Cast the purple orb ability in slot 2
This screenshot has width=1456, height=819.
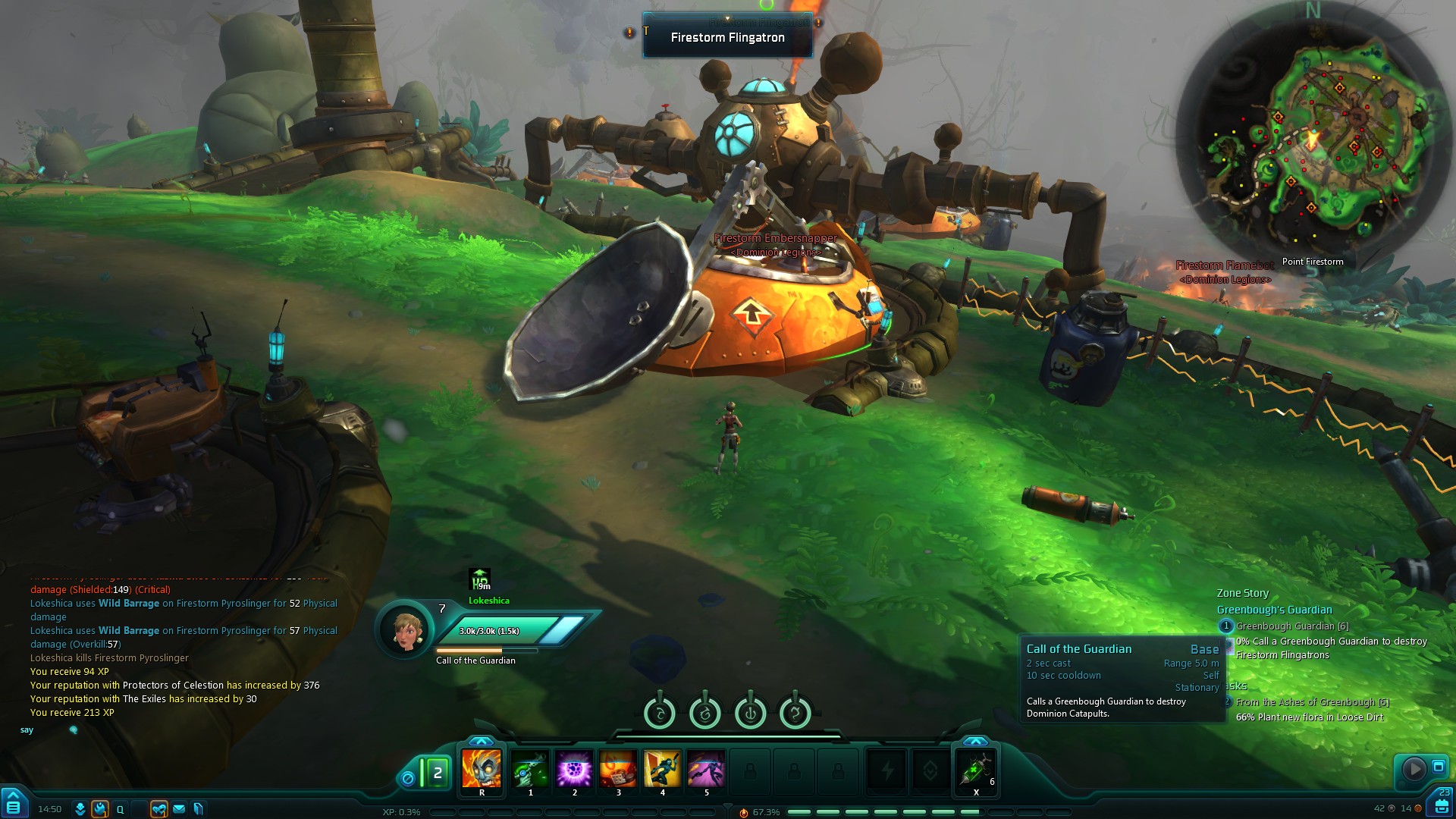(x=574, y=769)
